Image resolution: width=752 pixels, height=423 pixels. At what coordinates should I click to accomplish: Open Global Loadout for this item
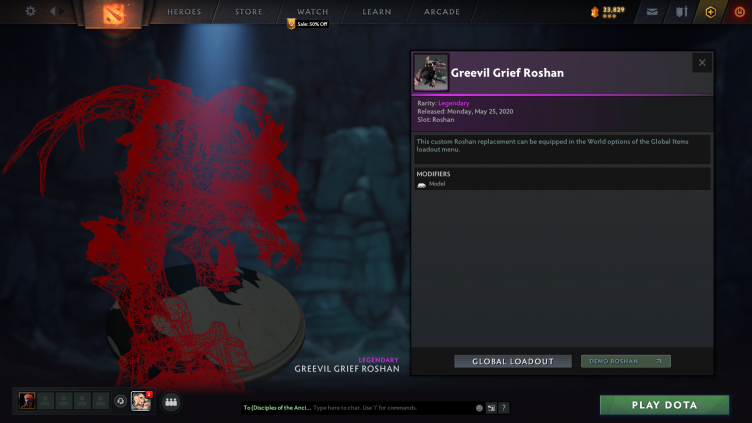point(513,361)
